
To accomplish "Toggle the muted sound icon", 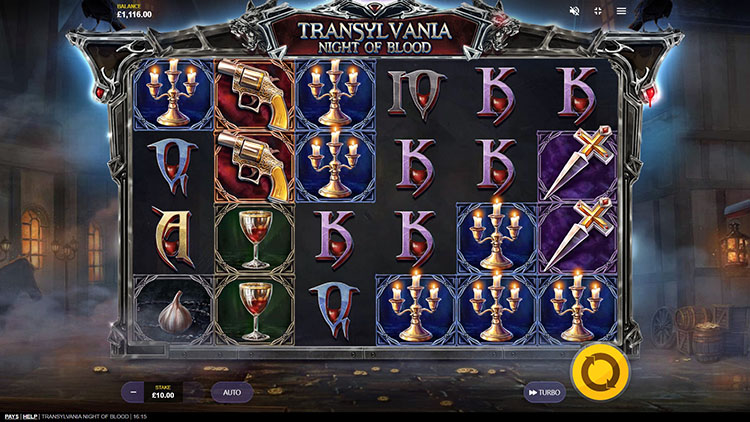I will (x=575, y=11).
